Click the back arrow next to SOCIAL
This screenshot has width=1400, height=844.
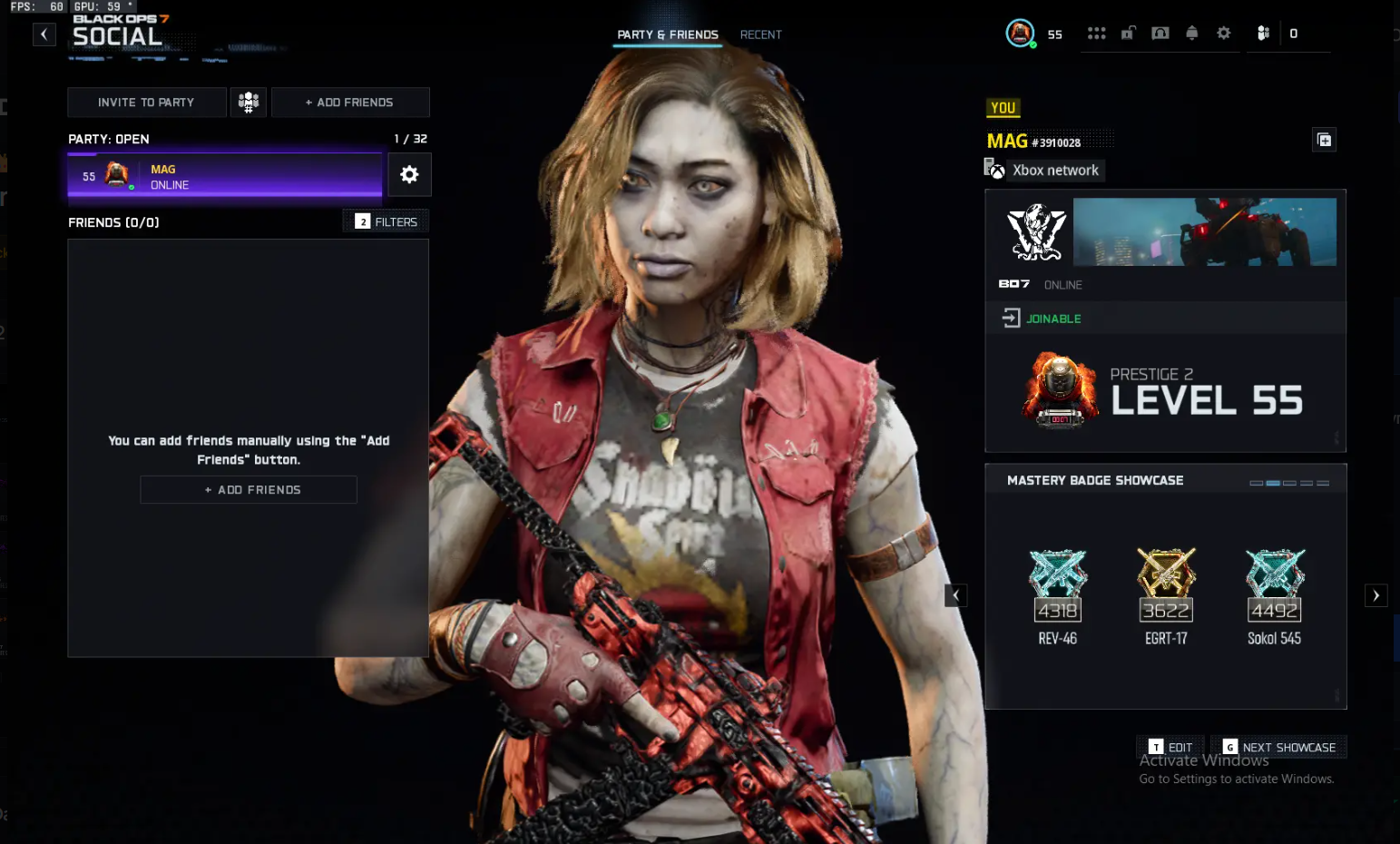click(44, 34)
